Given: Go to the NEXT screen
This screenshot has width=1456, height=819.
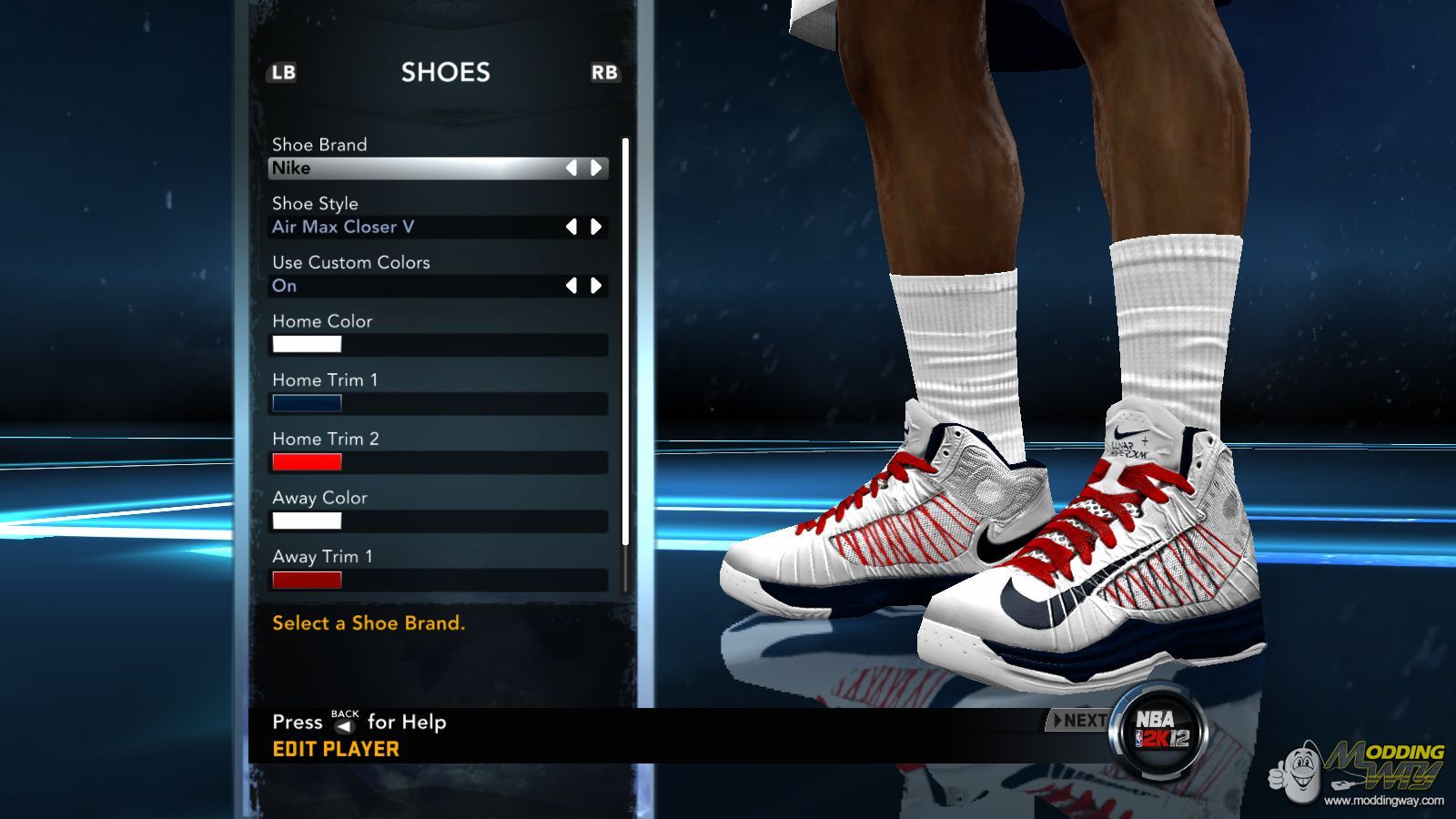Looking at the screenshot, I should coord(1080,721).
